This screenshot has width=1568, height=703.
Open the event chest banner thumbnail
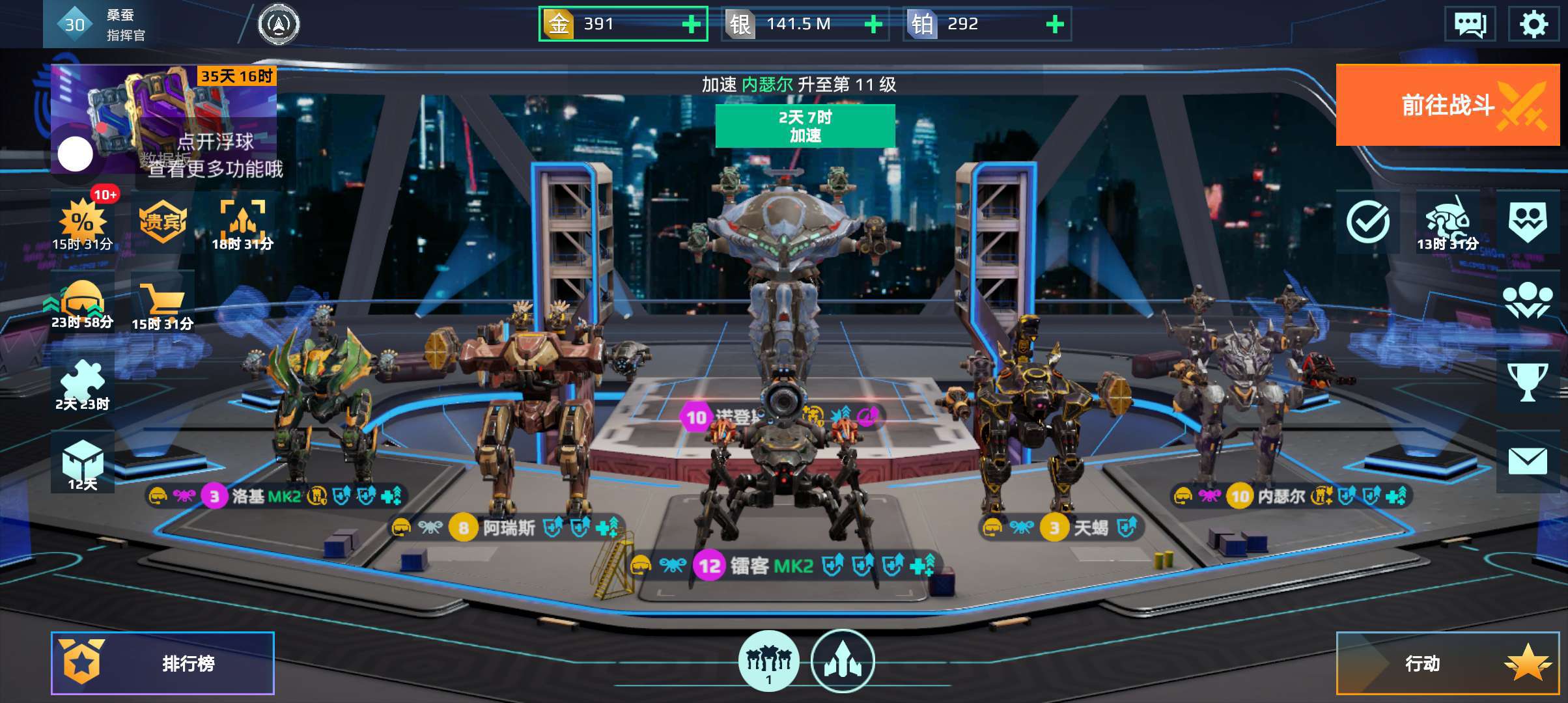164,118
